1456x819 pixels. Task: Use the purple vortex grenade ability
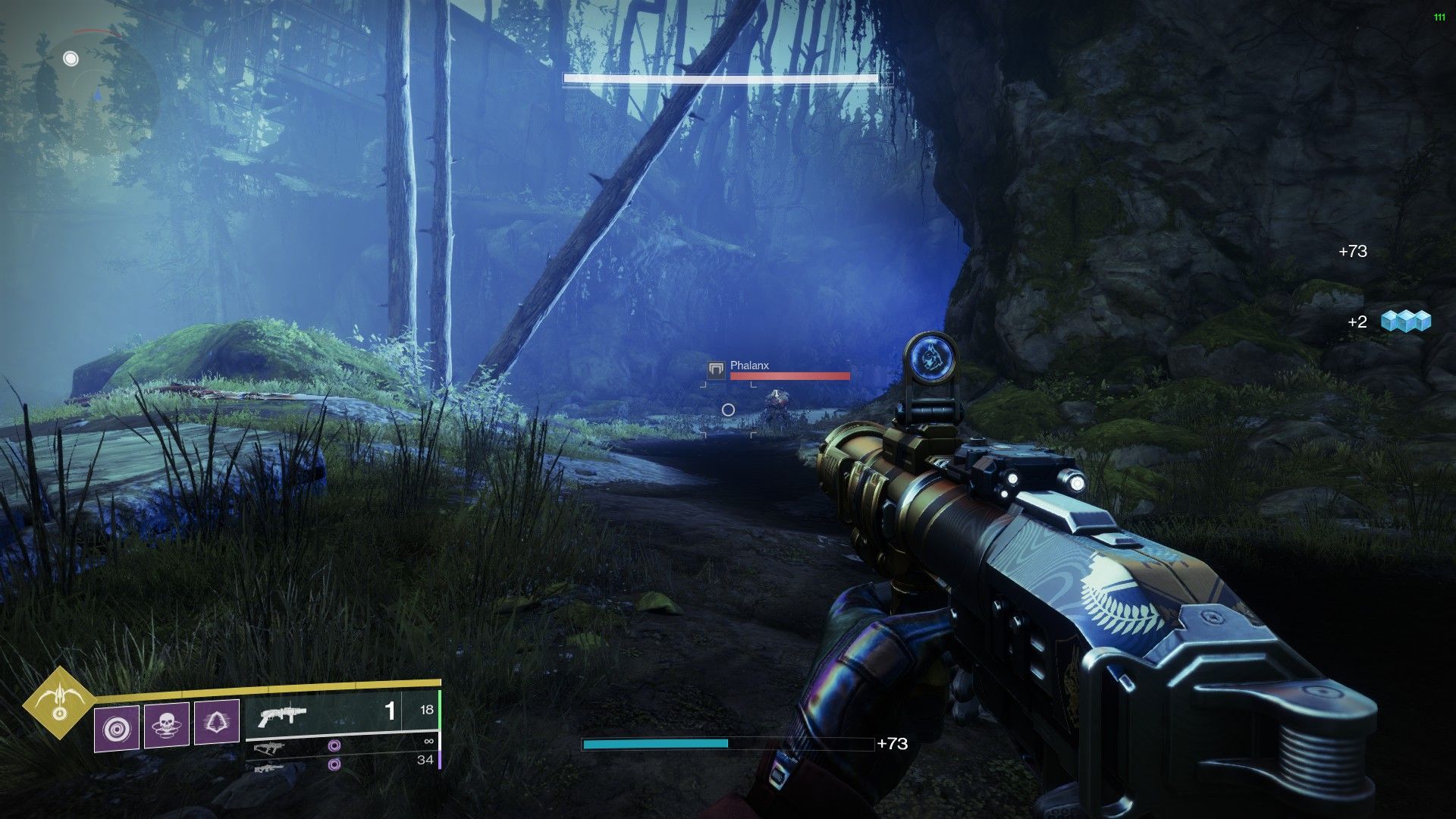point(117,728)
